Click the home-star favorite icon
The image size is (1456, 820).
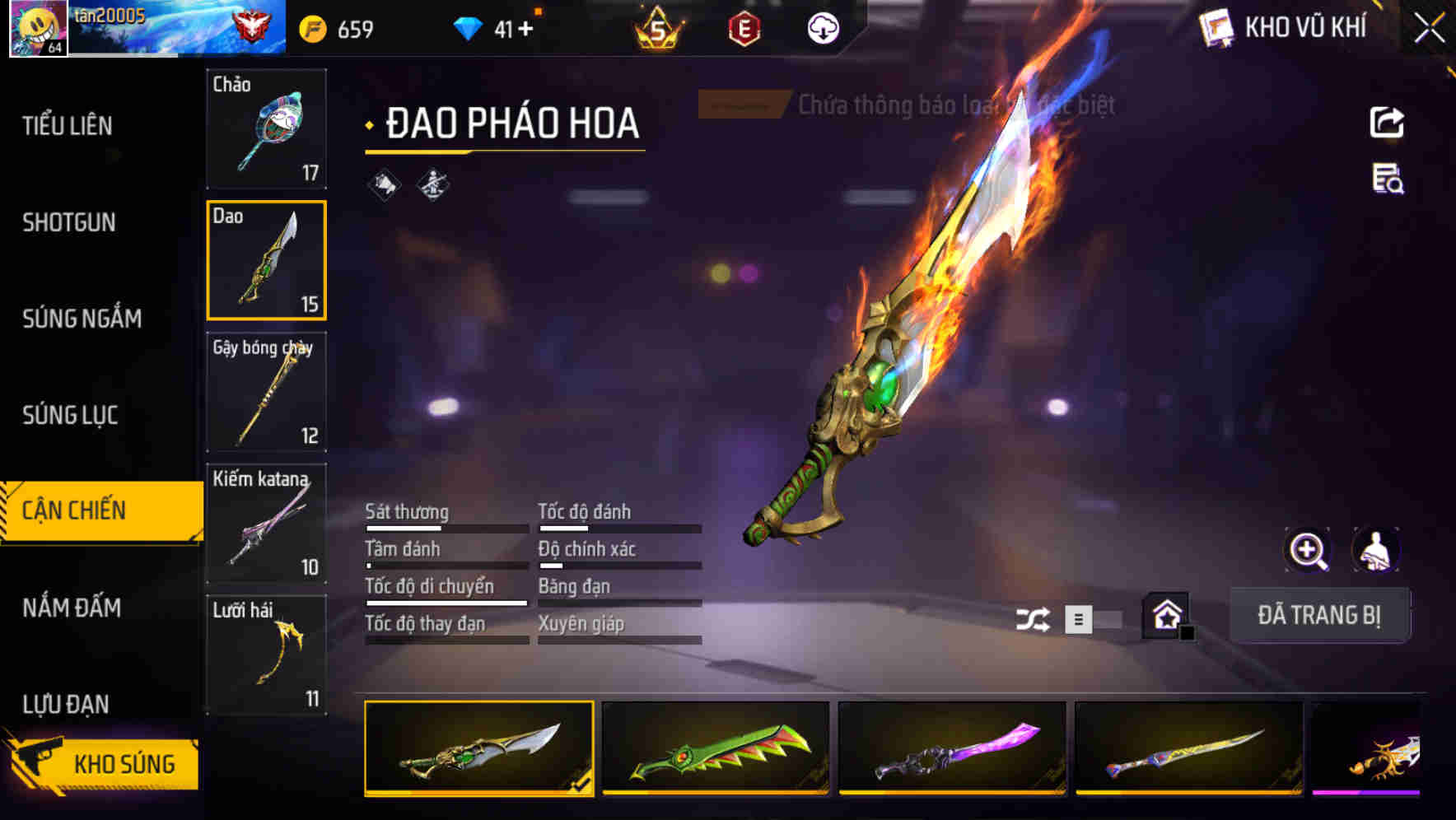coord(1167,615)
